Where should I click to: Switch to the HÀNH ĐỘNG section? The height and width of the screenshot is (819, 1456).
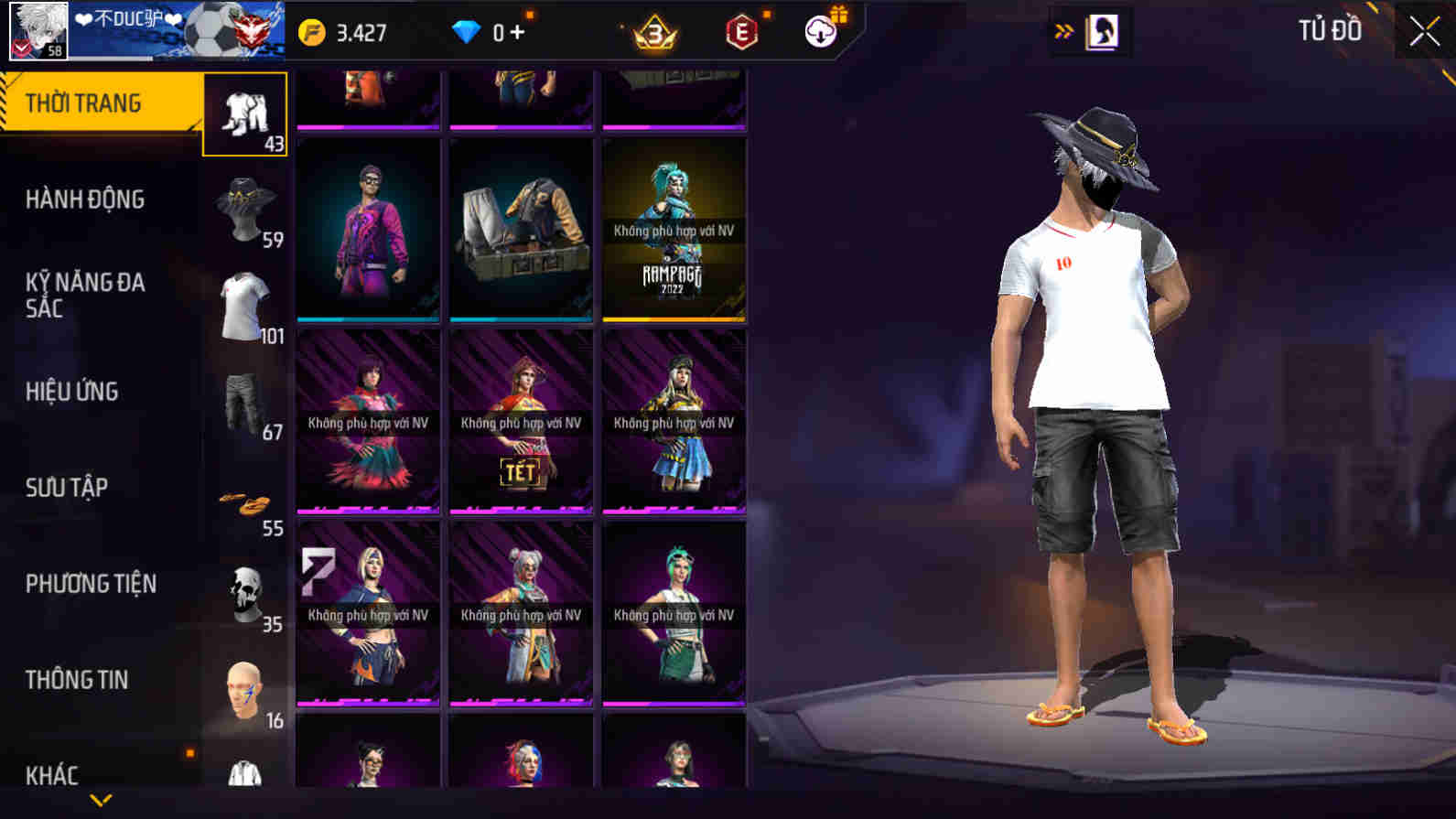[x=87, y=199]
